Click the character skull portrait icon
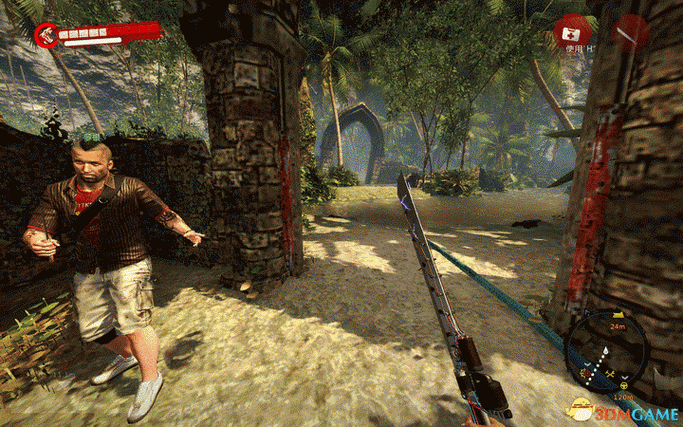 tap(46, 35)
